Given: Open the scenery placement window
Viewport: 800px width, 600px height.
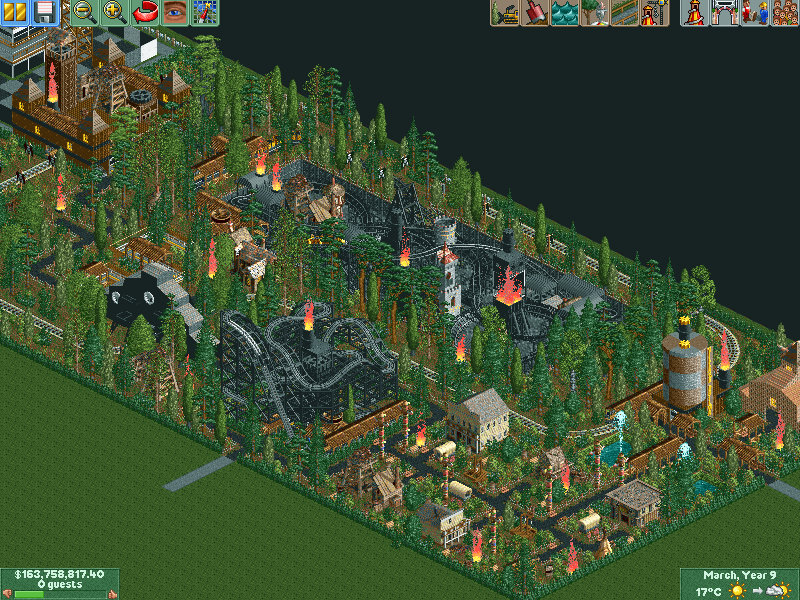Looking at the screenshot, I should click(595, 13).
